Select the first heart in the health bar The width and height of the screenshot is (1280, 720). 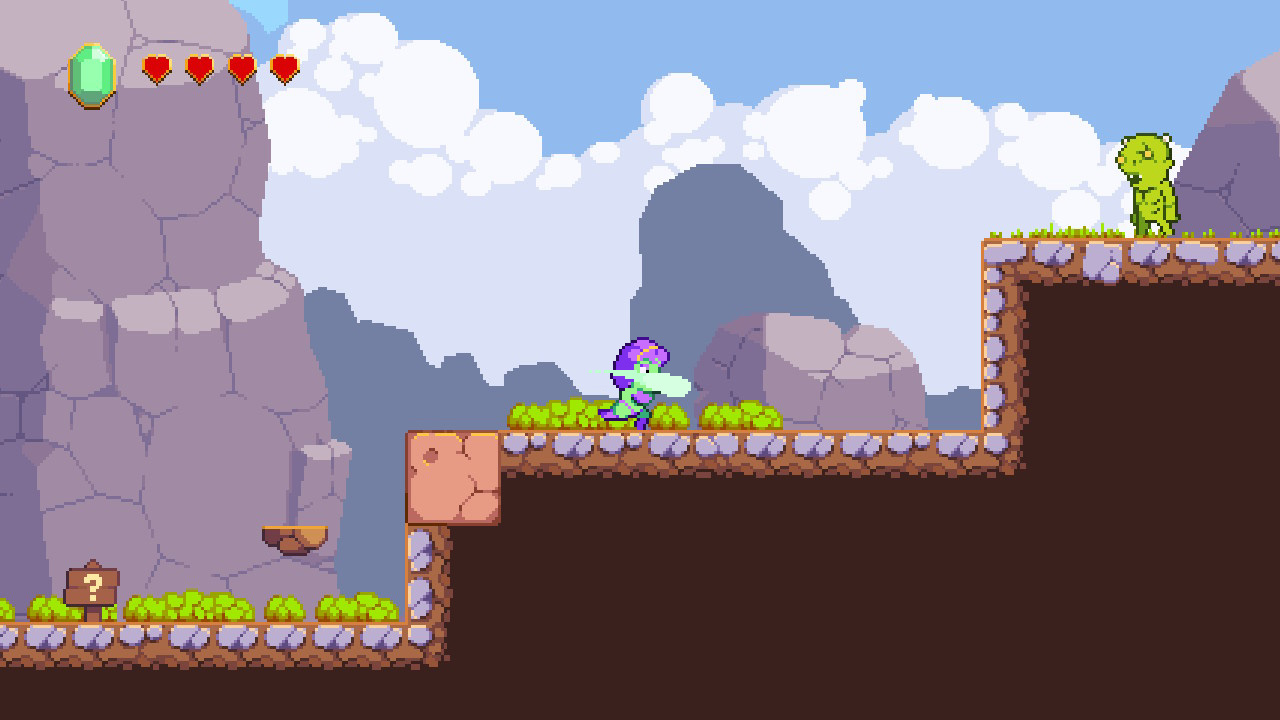tap(156, 68)
